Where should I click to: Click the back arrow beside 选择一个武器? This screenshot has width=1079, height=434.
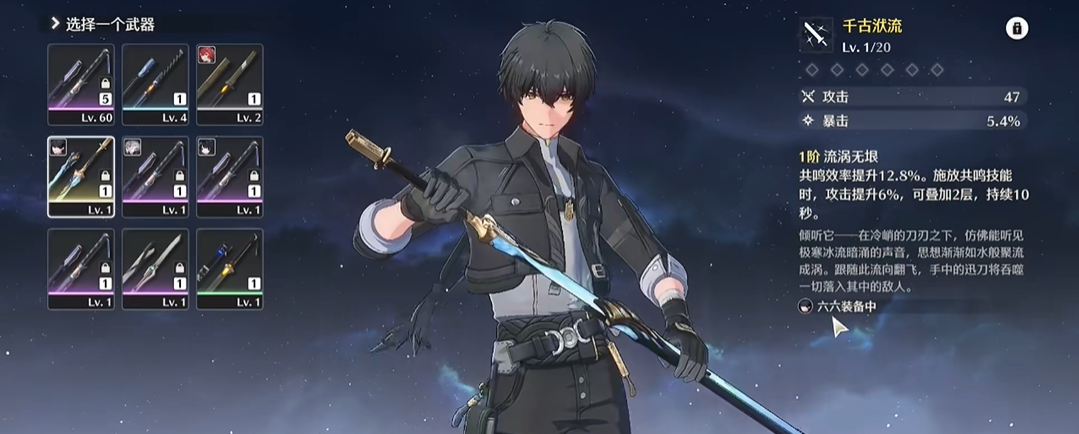(x=55, y=23)
